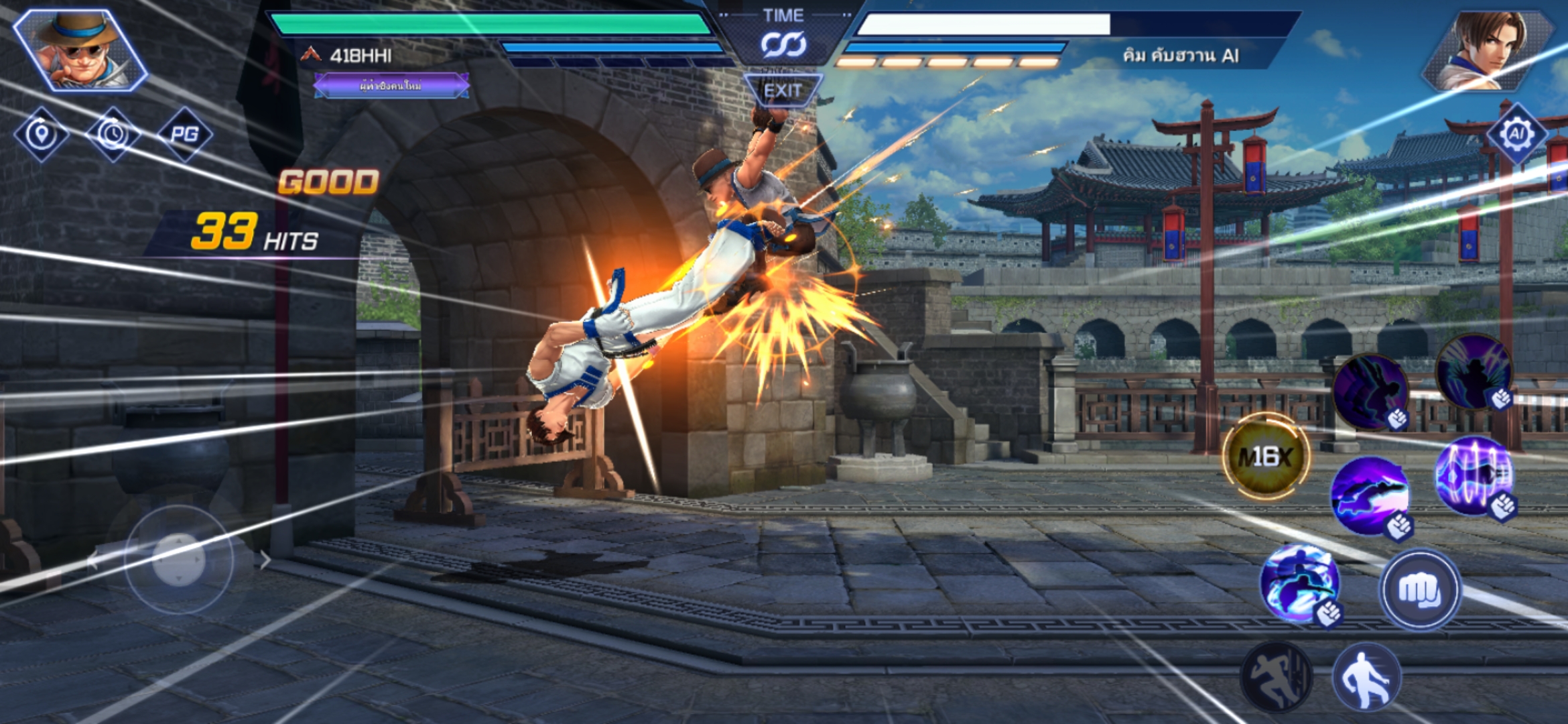Viewport: 1568px width, 724px height.
Task: Touch the virtual movement joystick
Action: (178, 560)
